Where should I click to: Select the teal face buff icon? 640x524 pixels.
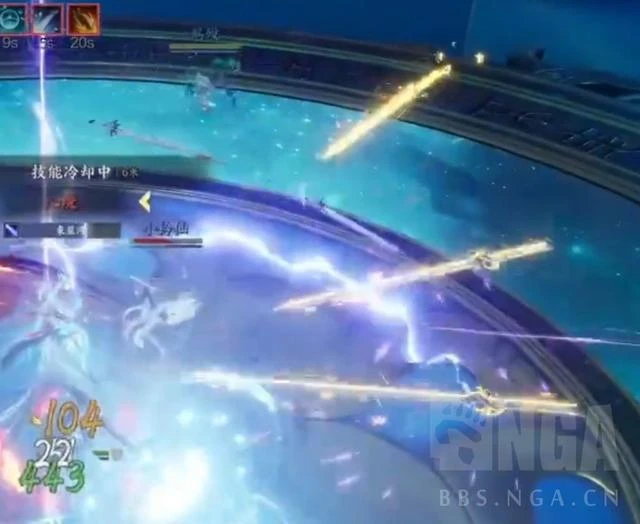tap(11, 17)
